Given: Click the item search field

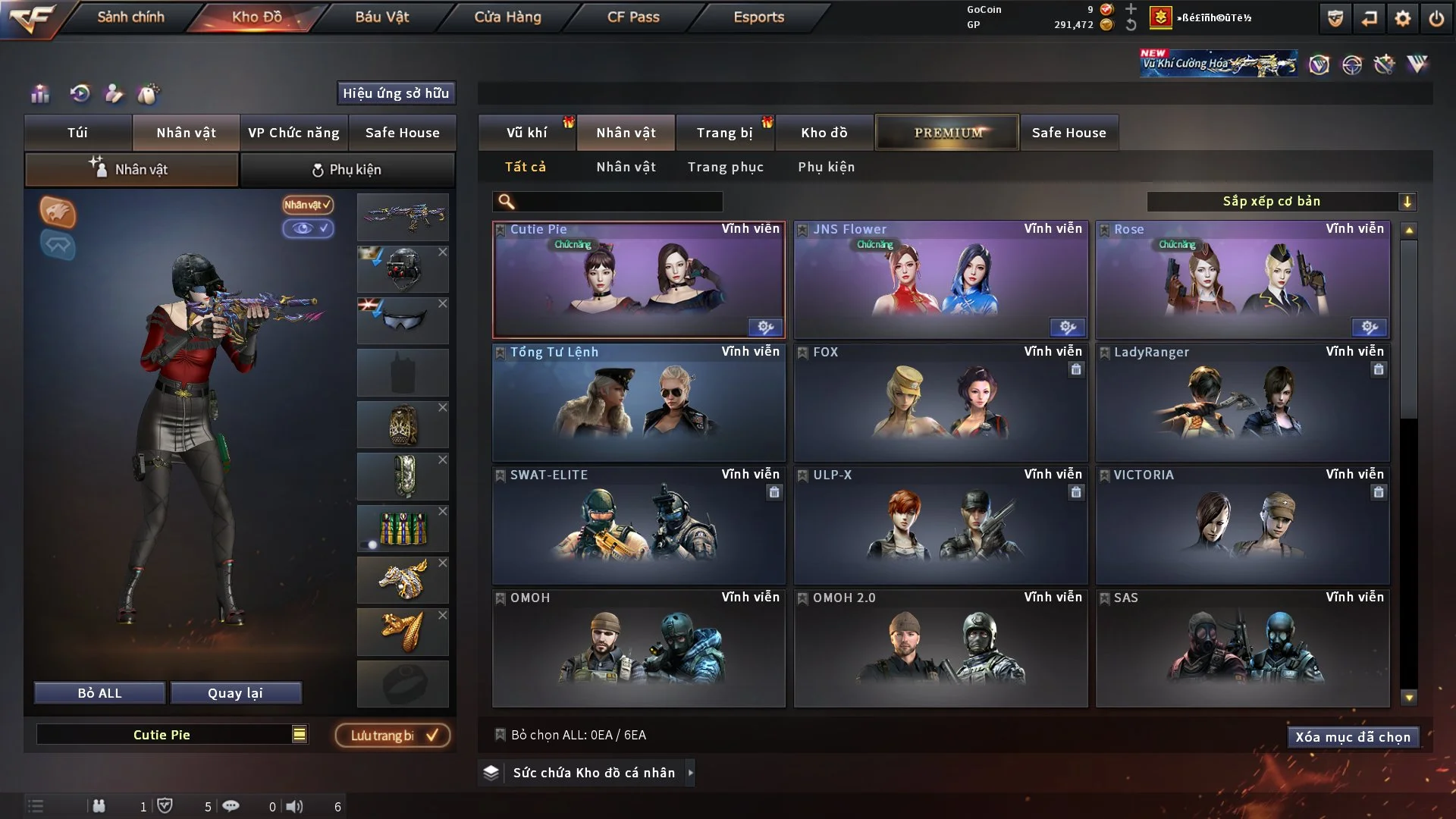Looking at the screenshot, I should click(618, 202).
